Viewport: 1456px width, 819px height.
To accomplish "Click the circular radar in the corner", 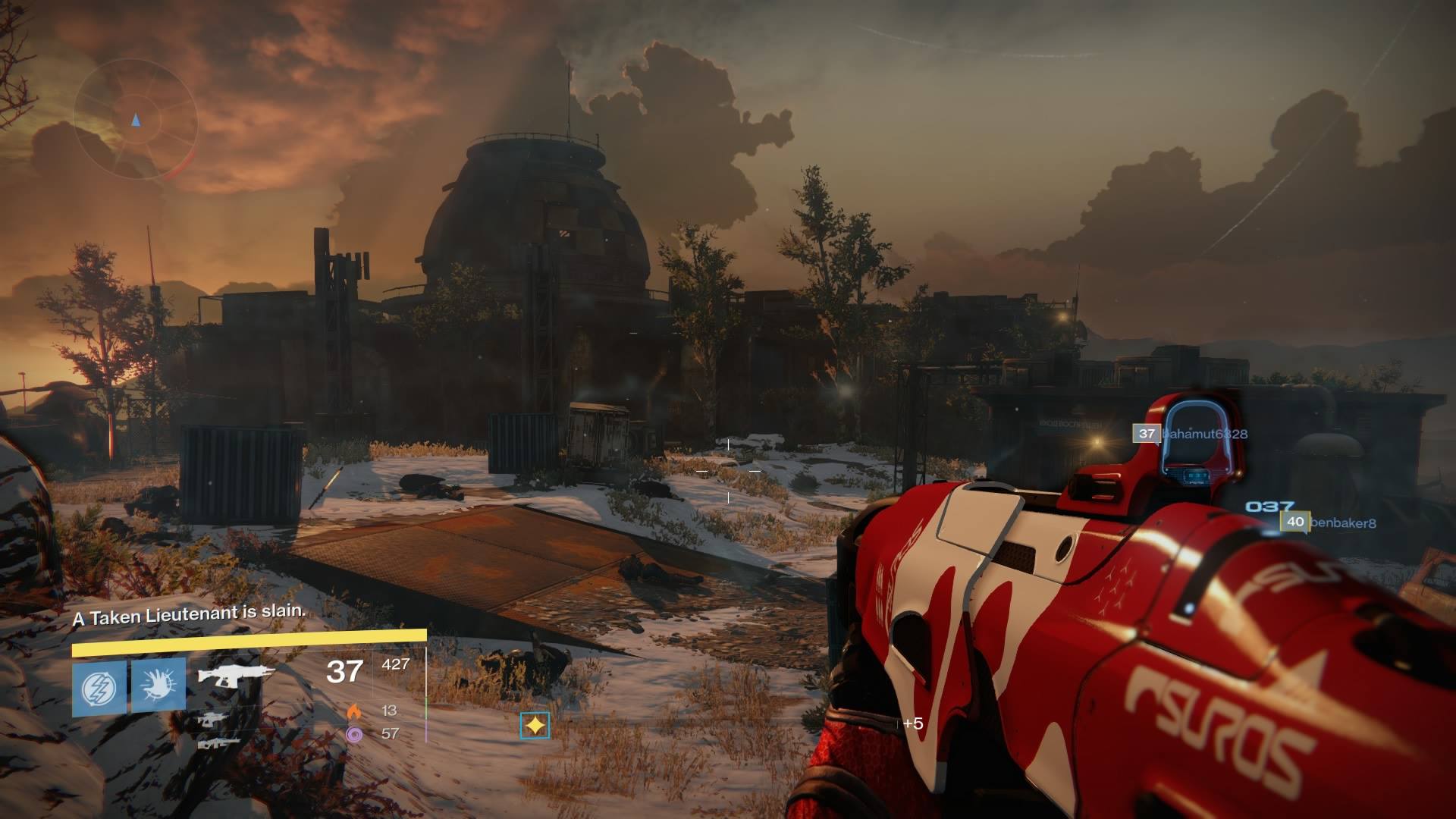I will 135,120.
